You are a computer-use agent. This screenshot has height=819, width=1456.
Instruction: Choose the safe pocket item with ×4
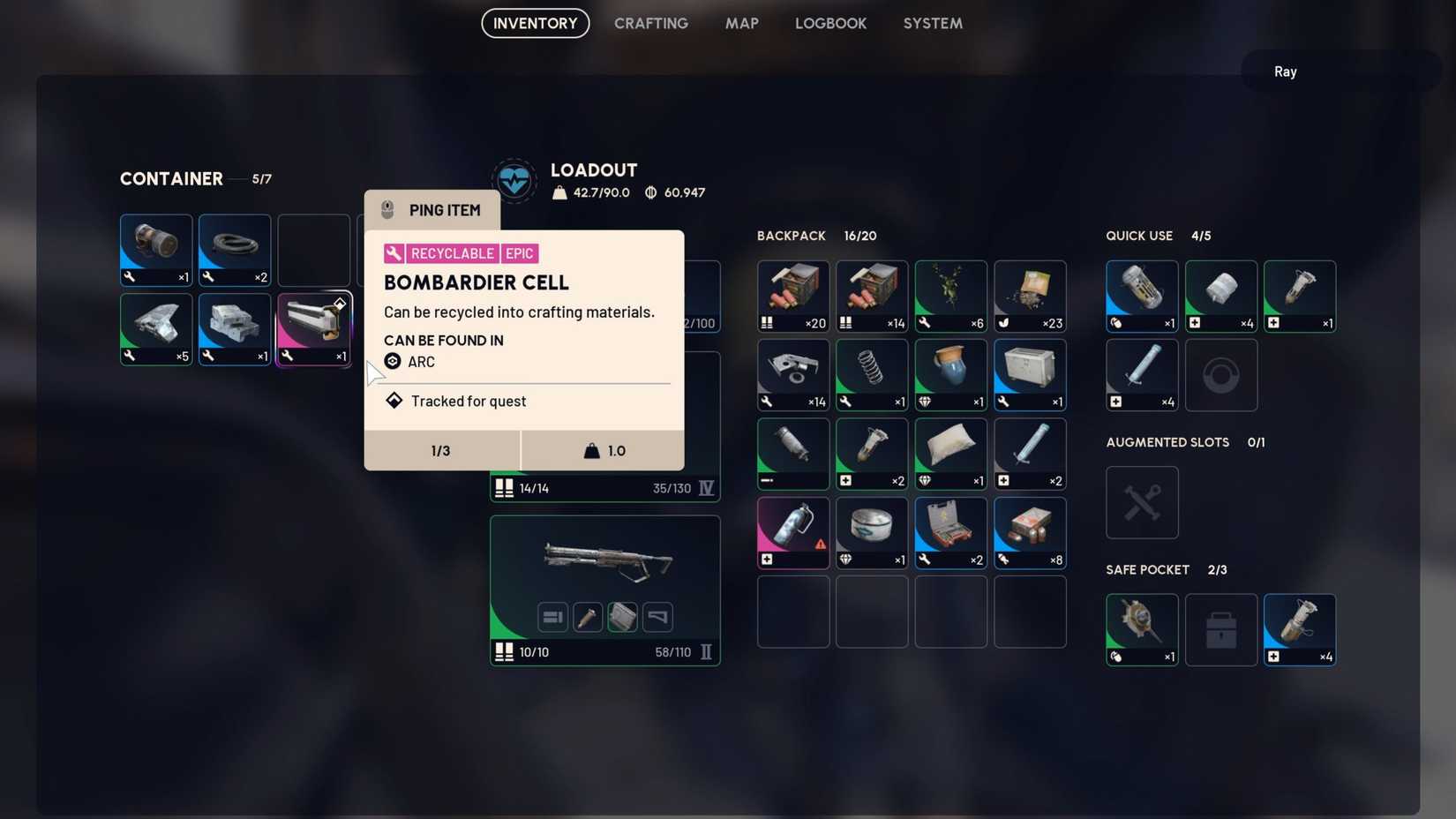(x=1299, y=629)
